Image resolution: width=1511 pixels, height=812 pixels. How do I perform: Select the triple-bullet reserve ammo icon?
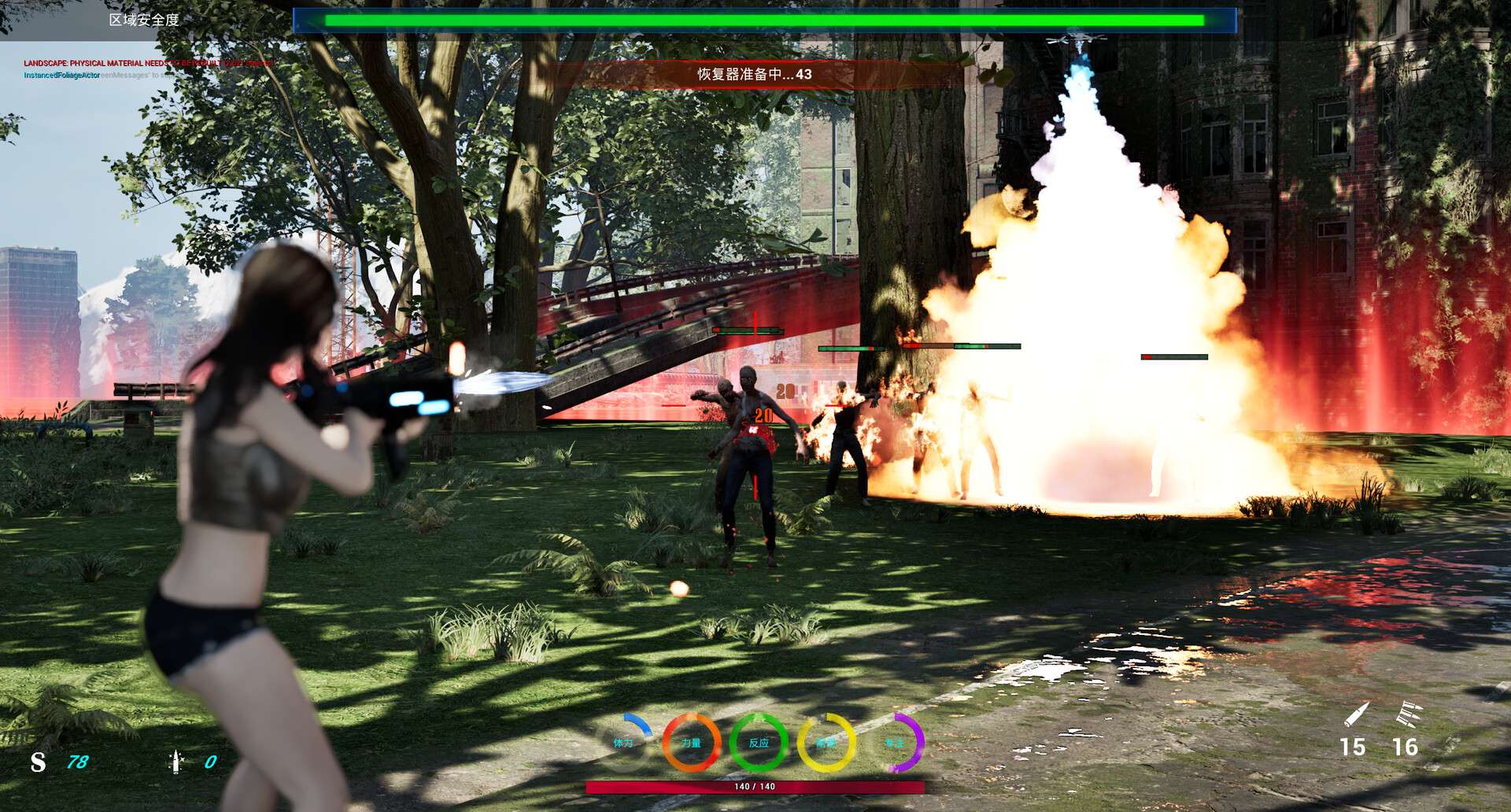pyautogui.click(x=1407, y=715)
